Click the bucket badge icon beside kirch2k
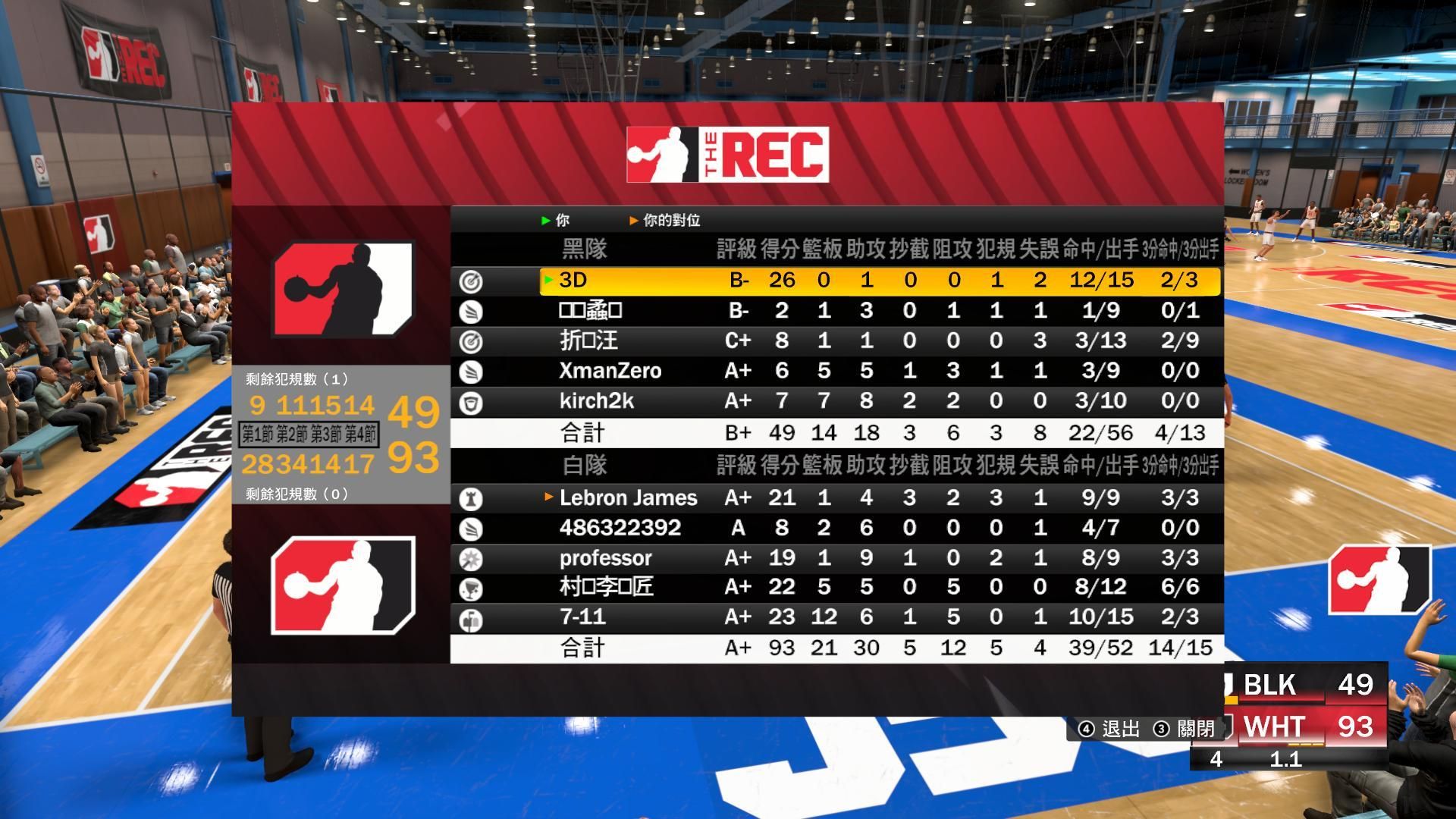Screen dimensions: 1456x819 [x=472, y=401]
